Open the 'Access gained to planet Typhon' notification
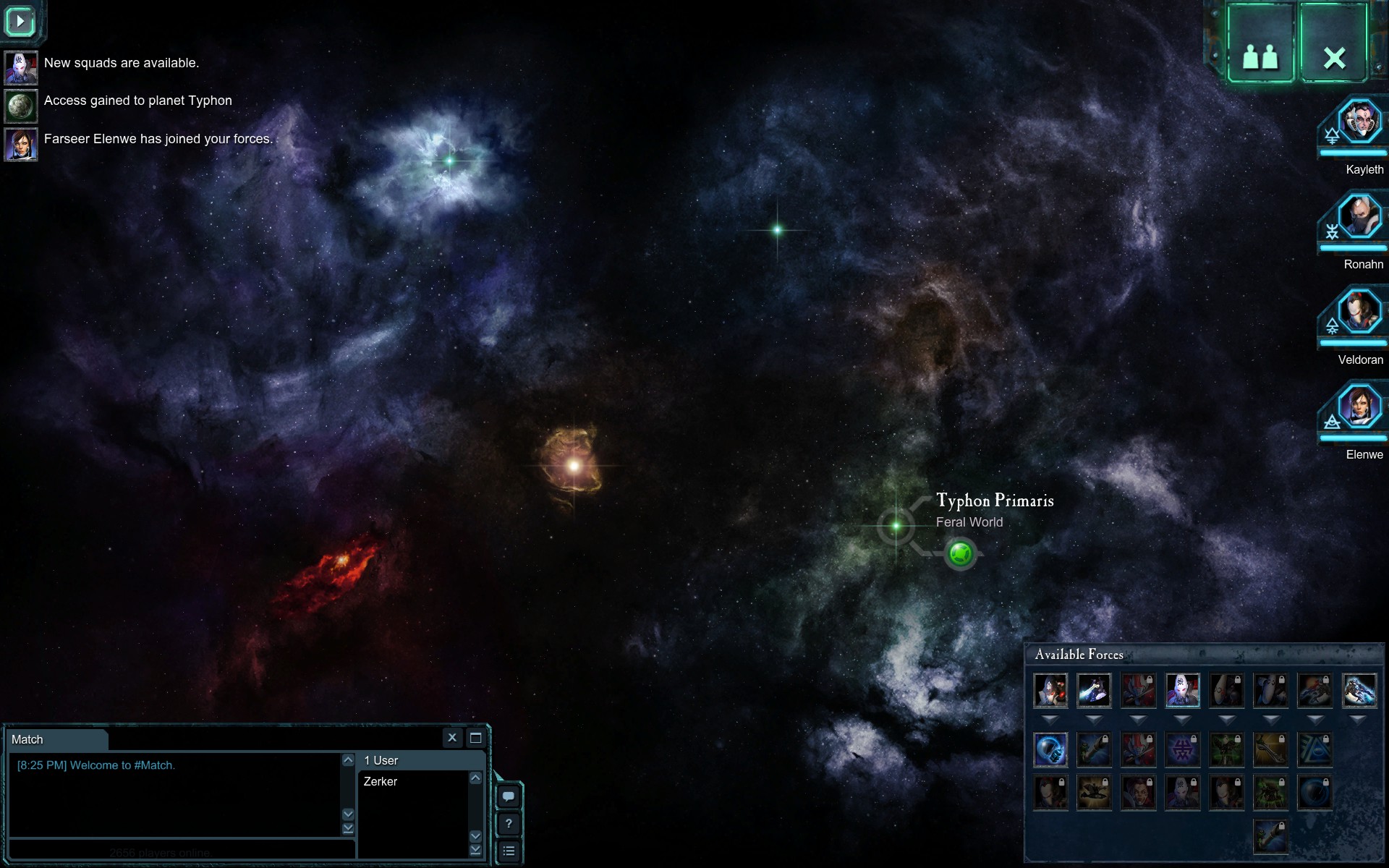1389x868 pixels. pos(137,101)
